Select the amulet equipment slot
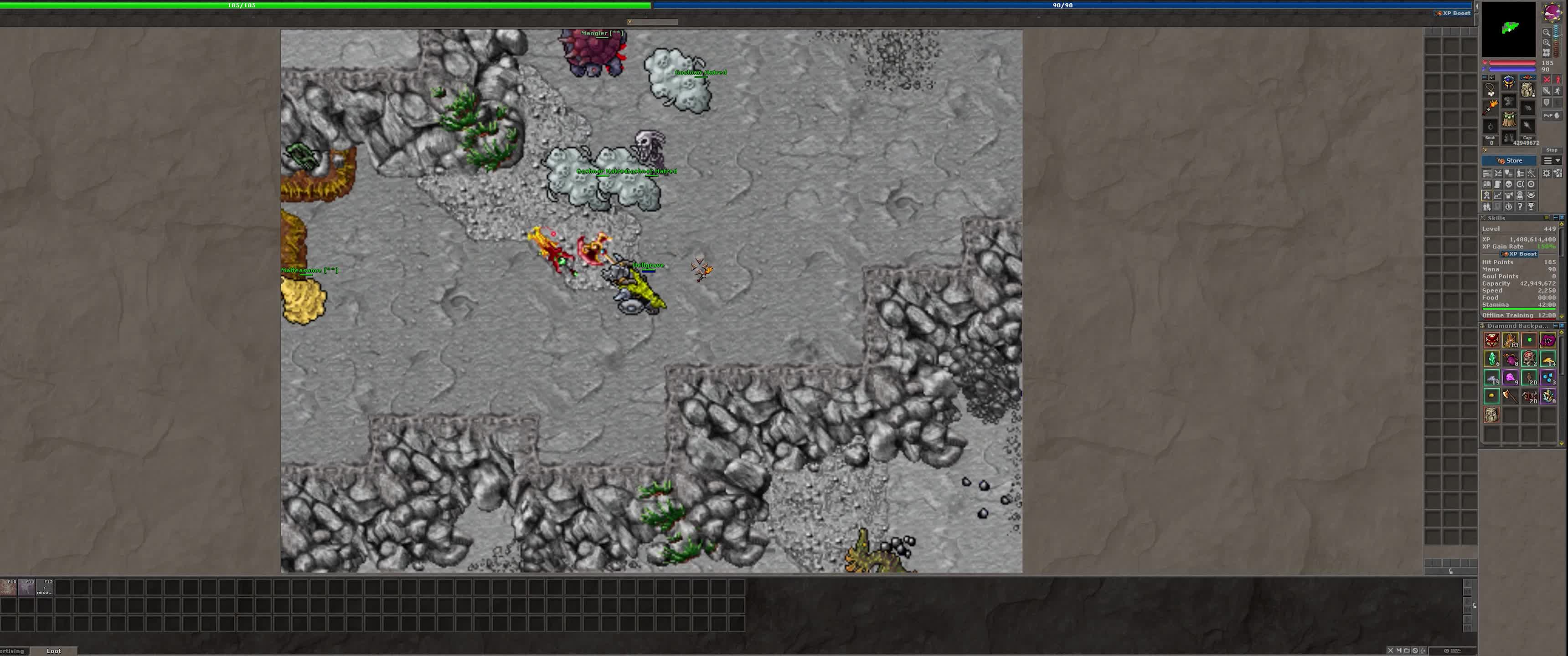 point(1490,88)
